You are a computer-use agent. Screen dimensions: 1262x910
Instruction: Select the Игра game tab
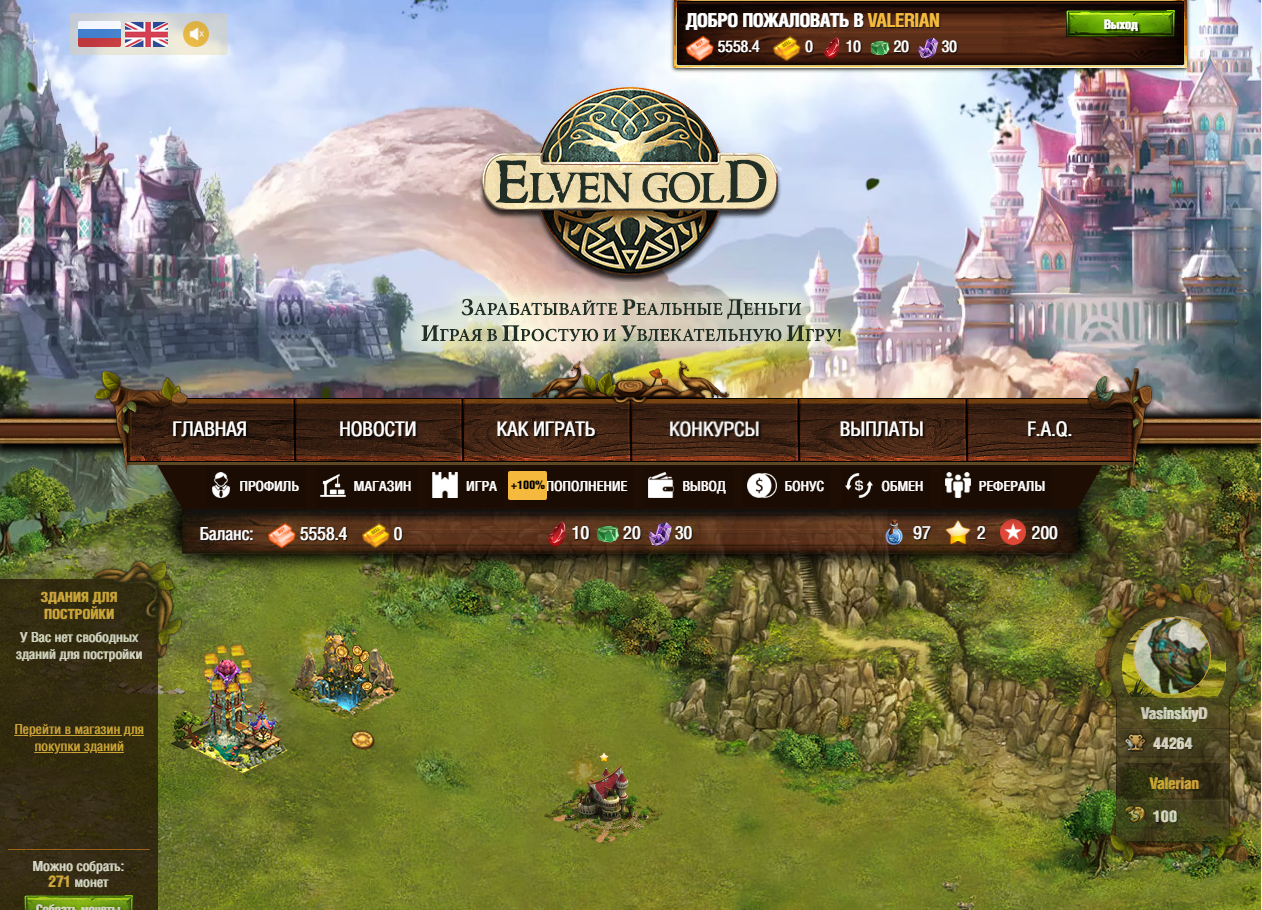coord(465,486)
